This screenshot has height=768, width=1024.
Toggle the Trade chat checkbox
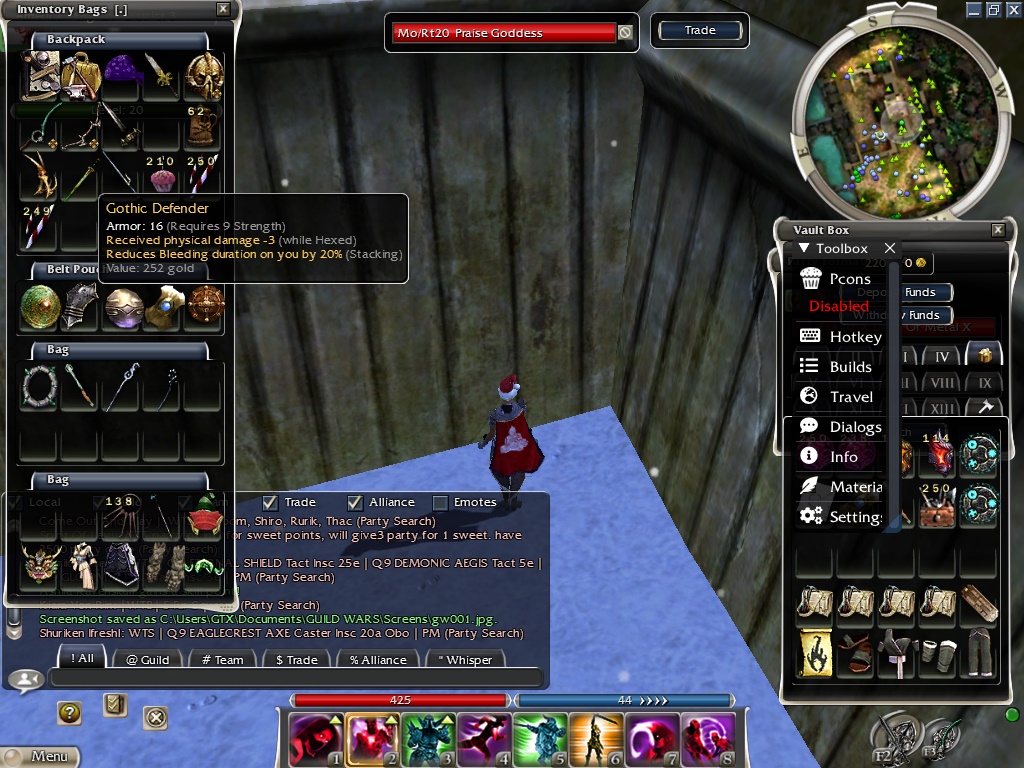pyautogui.click(x=270, y=502)
